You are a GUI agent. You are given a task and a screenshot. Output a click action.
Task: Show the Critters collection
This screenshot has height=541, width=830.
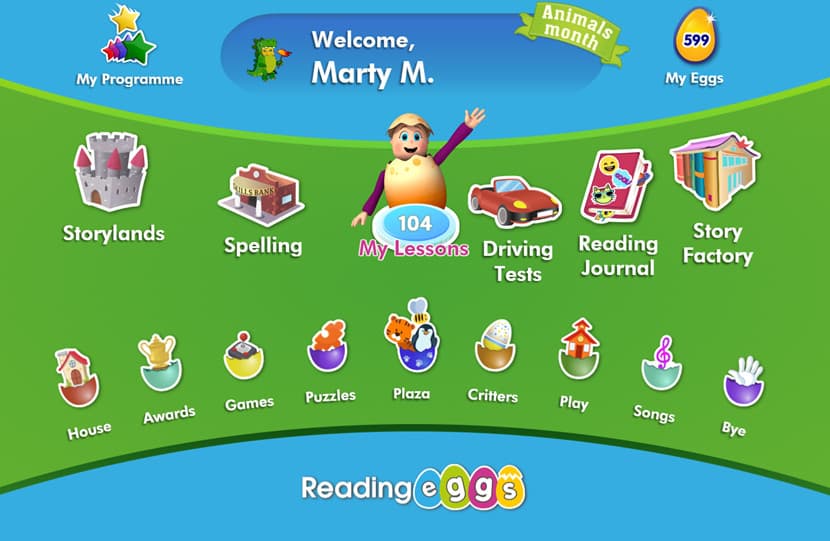point(493,346)
